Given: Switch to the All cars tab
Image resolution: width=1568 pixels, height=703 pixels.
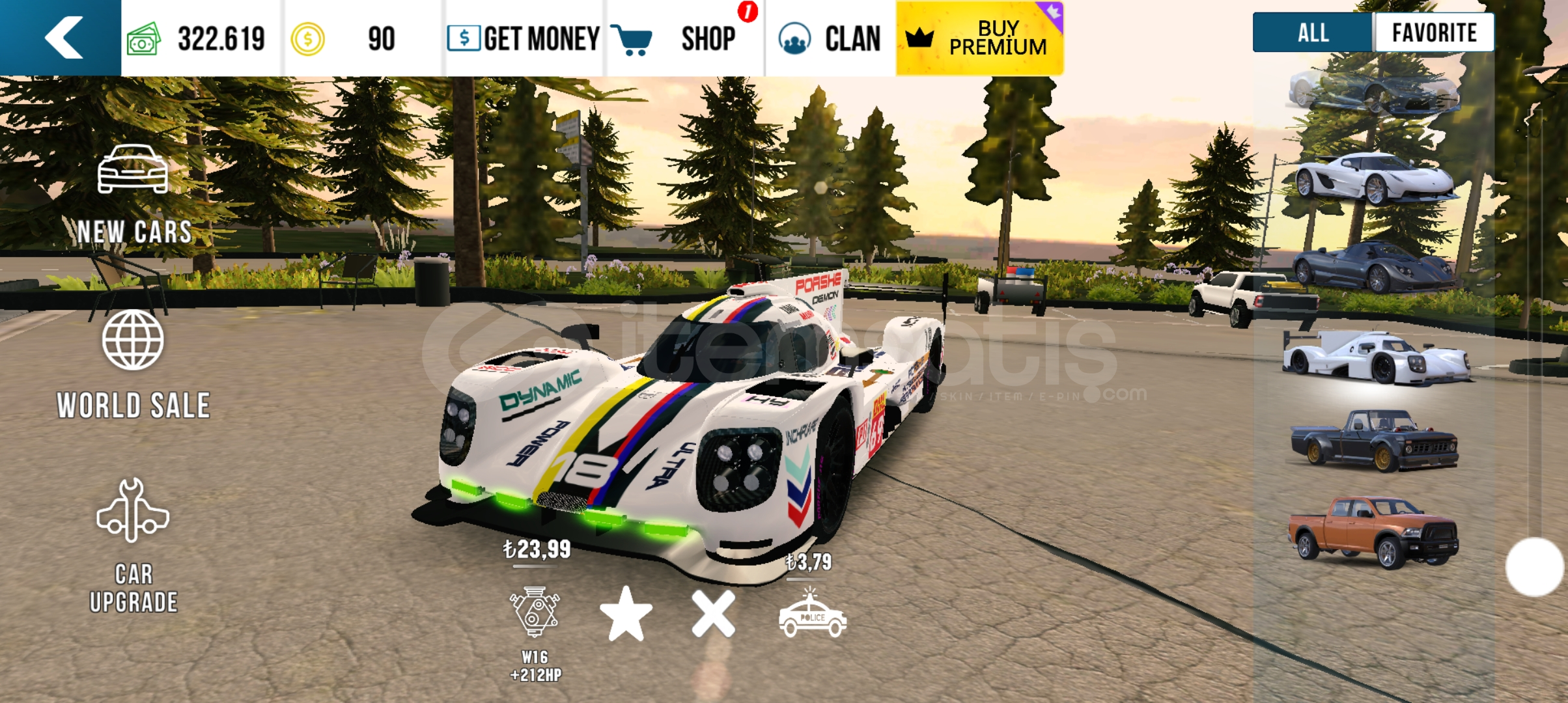Looking at the screenshot, I should click(1313, 33).
